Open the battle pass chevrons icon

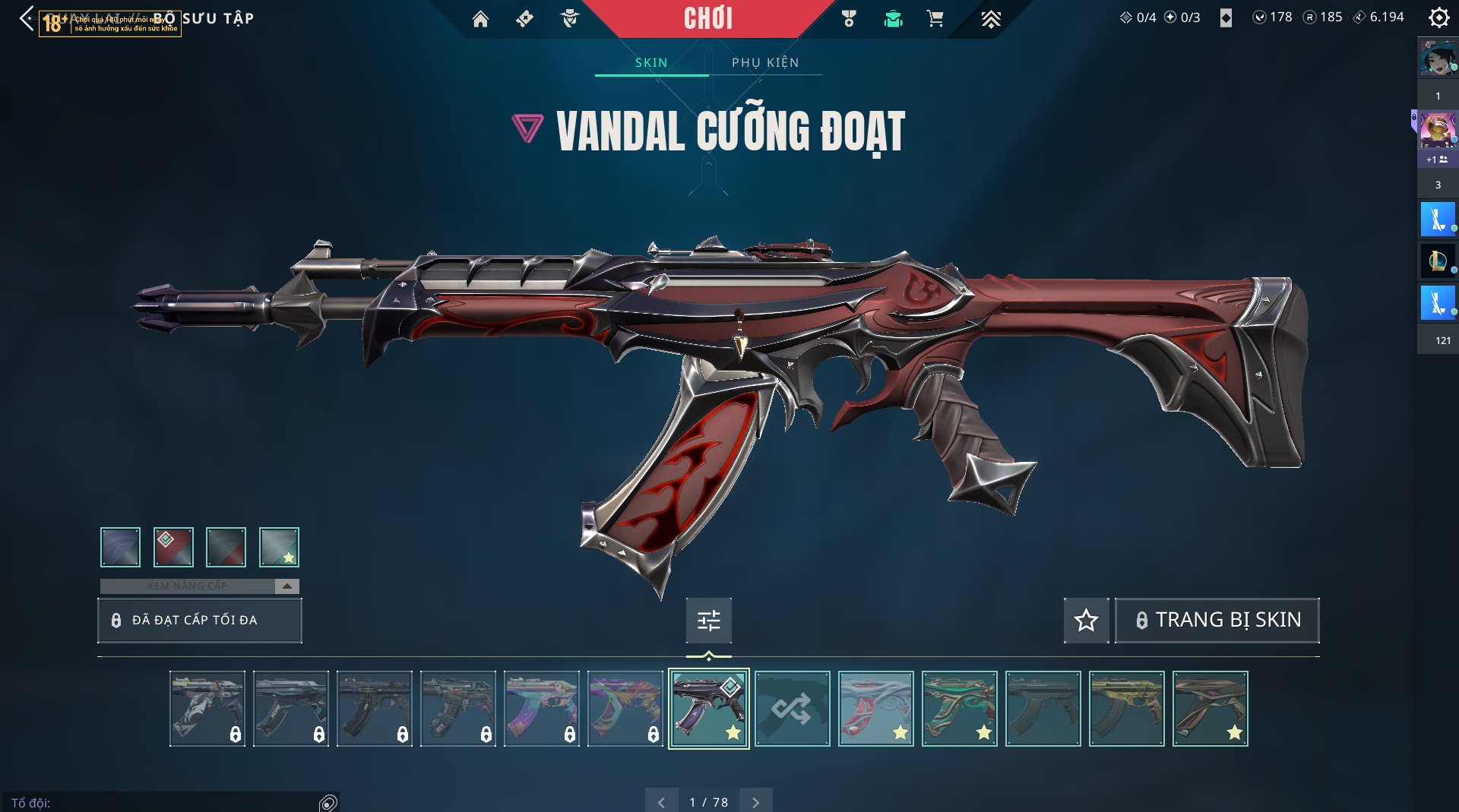pyautogui.click(x=990, y=19)
